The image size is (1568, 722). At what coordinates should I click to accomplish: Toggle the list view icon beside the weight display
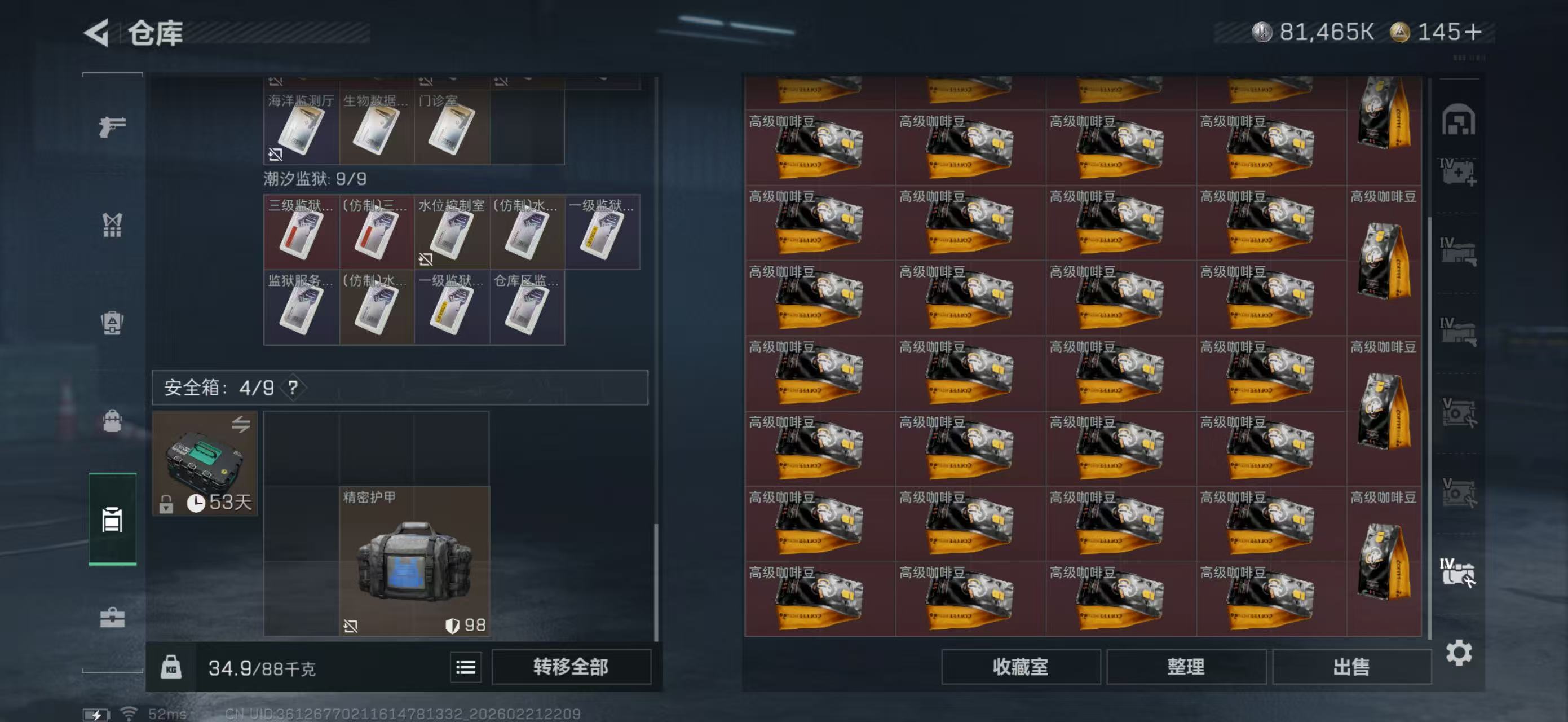pos(466,666)
